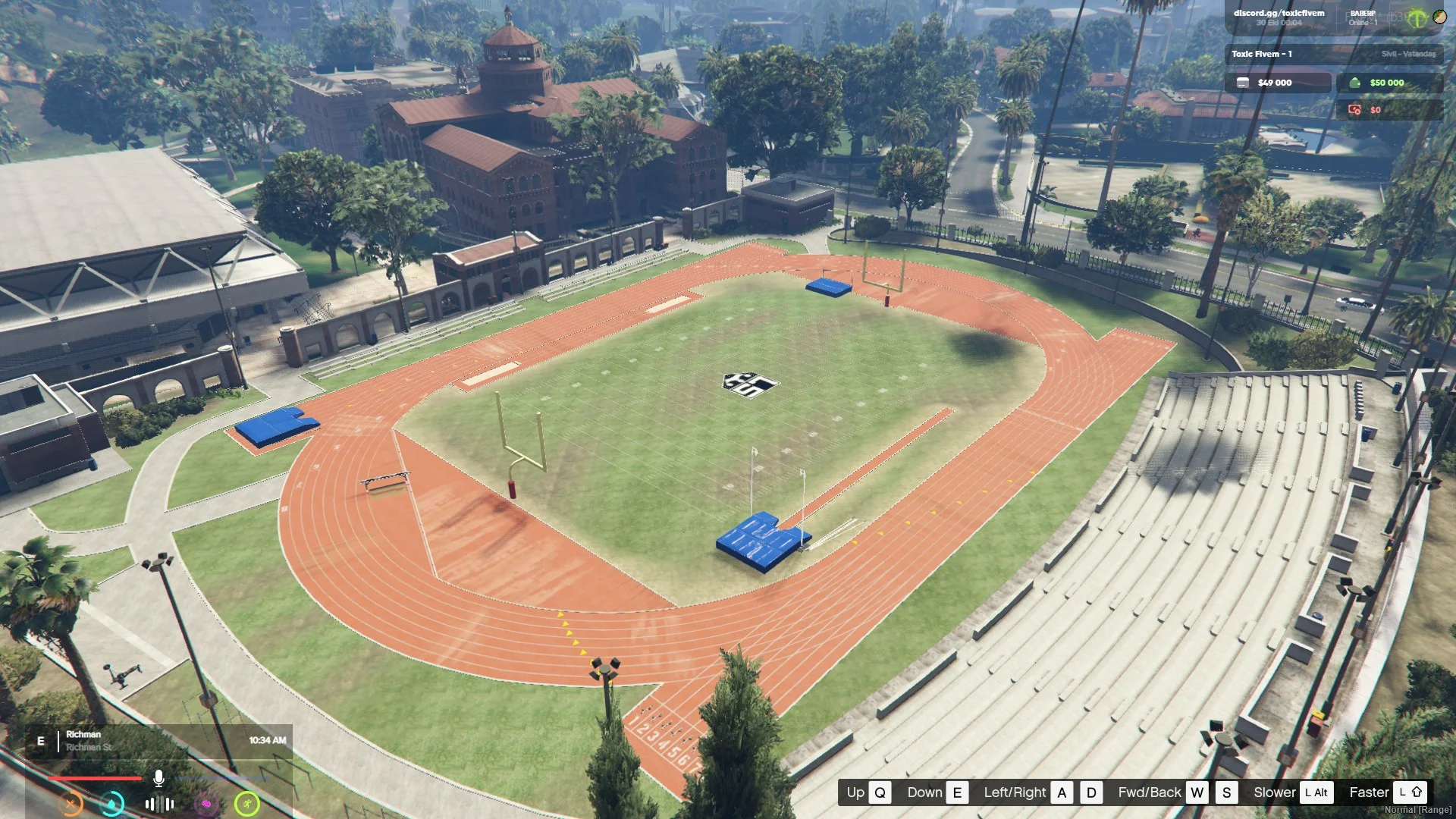This screenshot has height=819, width=1456.
Task: Click the voice range sound-bars indicator
Action: [159, 804]
